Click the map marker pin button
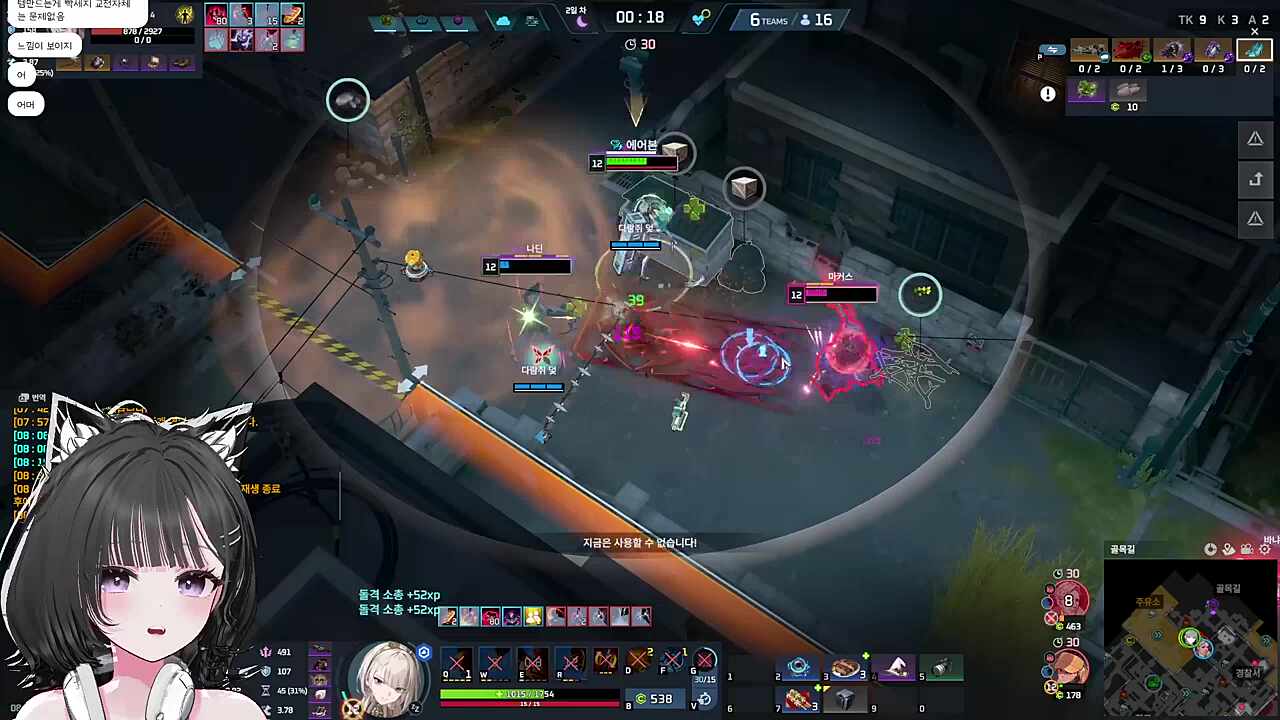 [1229, 549]
